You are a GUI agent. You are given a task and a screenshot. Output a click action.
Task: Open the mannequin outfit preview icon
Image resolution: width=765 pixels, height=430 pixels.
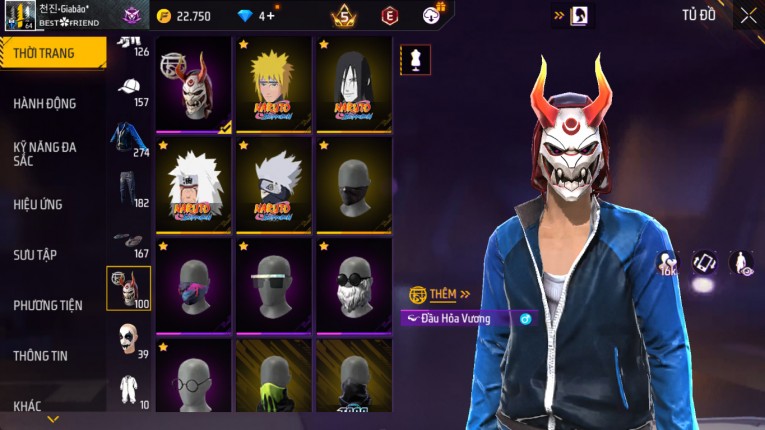coord(416,59)
